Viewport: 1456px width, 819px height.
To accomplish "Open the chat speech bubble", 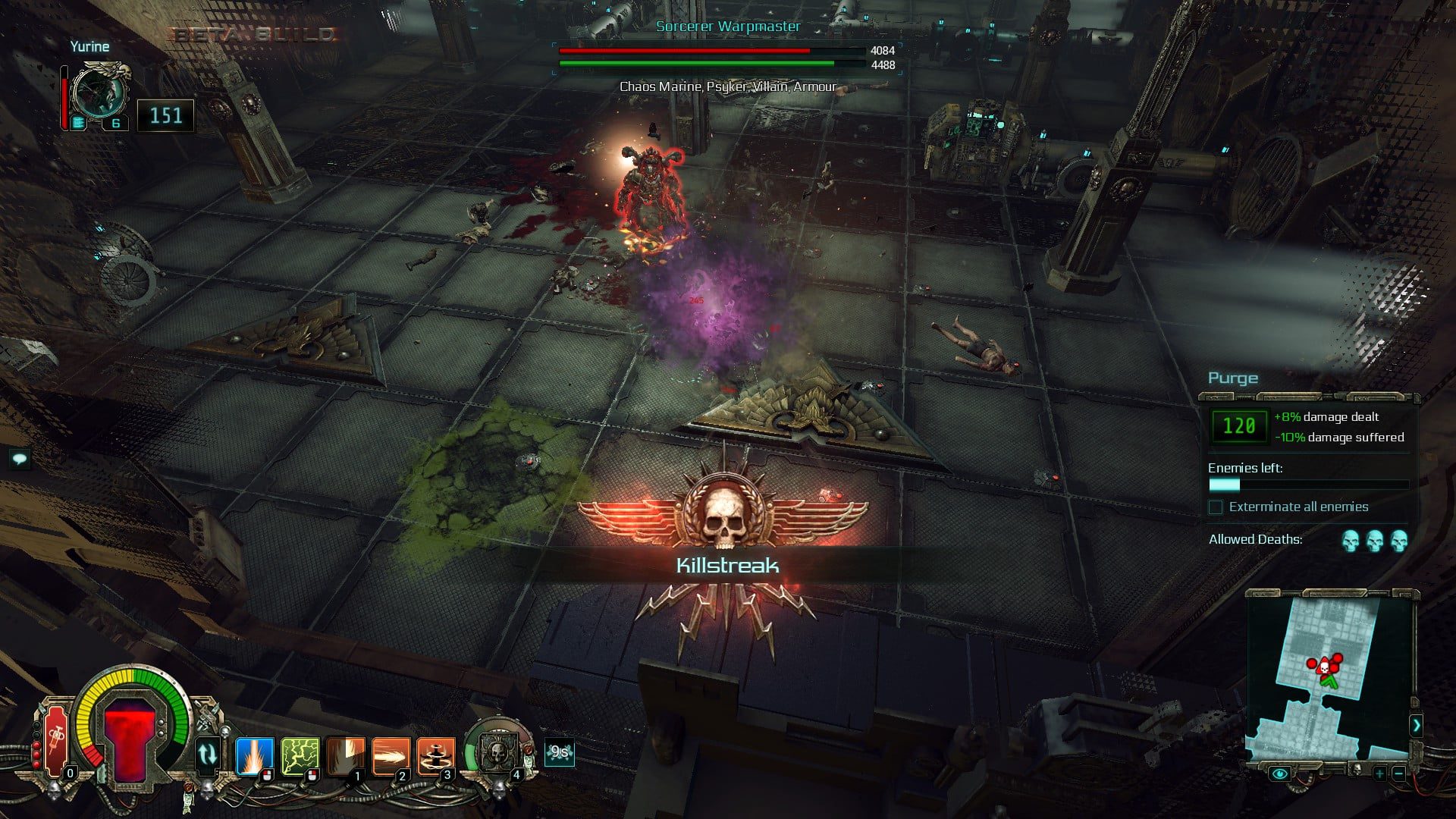I will (x=20, y=458).
